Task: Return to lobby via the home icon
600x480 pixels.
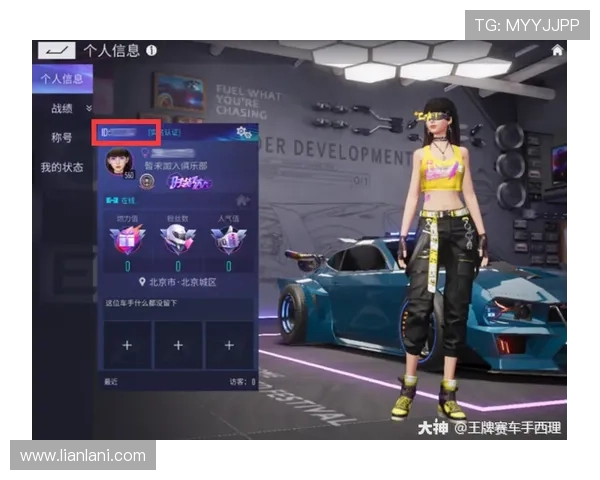Action: (x=557, y=50)
